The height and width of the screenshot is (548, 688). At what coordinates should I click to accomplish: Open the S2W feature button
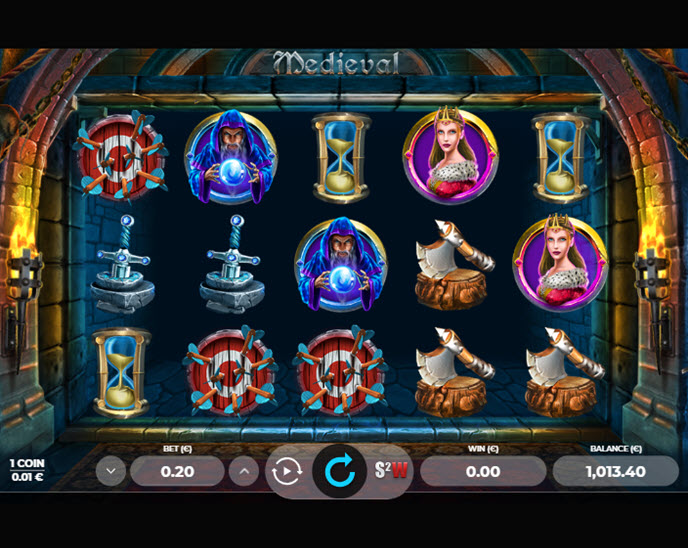(392, 471)
